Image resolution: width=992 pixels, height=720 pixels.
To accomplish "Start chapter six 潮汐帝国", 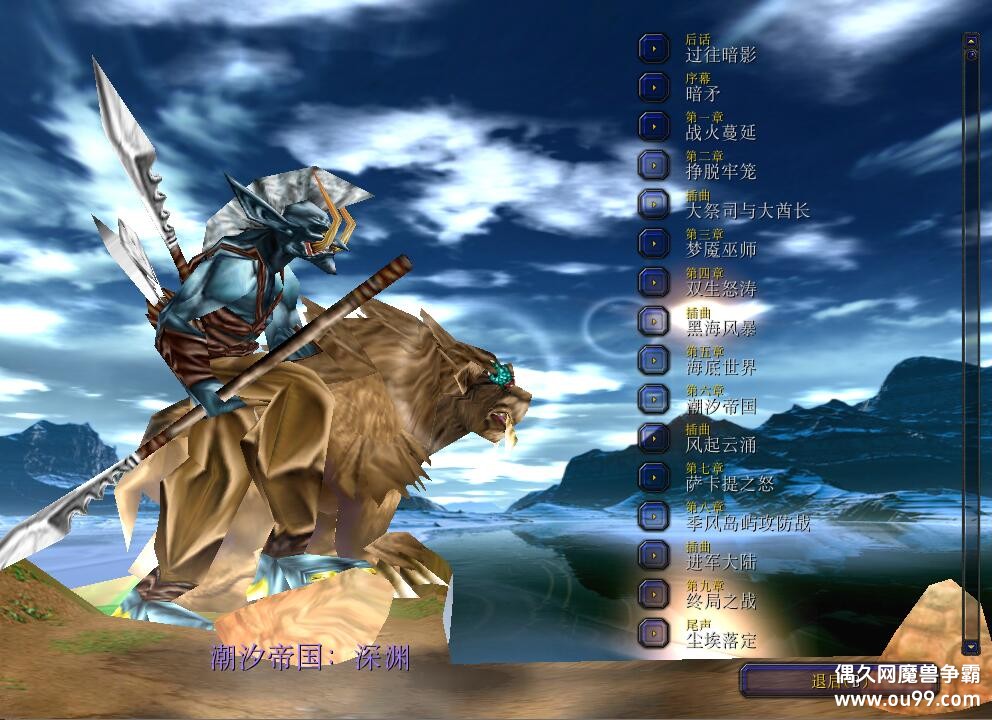I will pos(654,398).
